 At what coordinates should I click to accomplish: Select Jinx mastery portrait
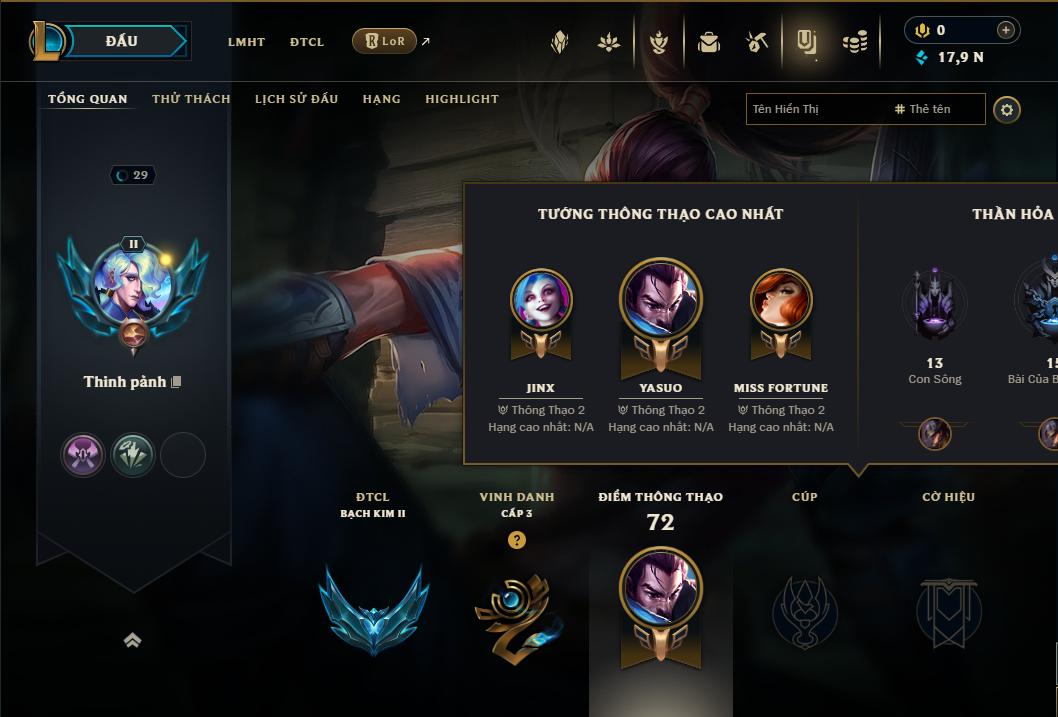pyautogui.click(x=541, y=301)
